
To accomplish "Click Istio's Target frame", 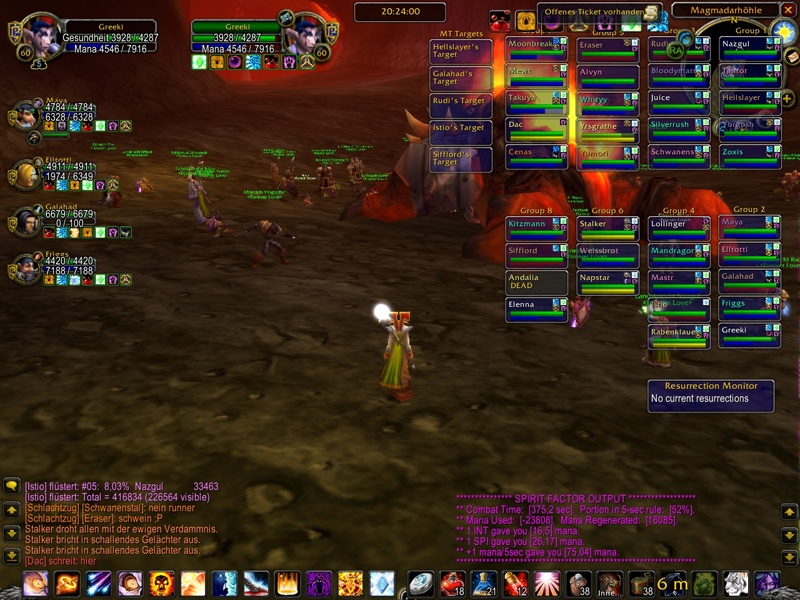I will coord(461,132).
